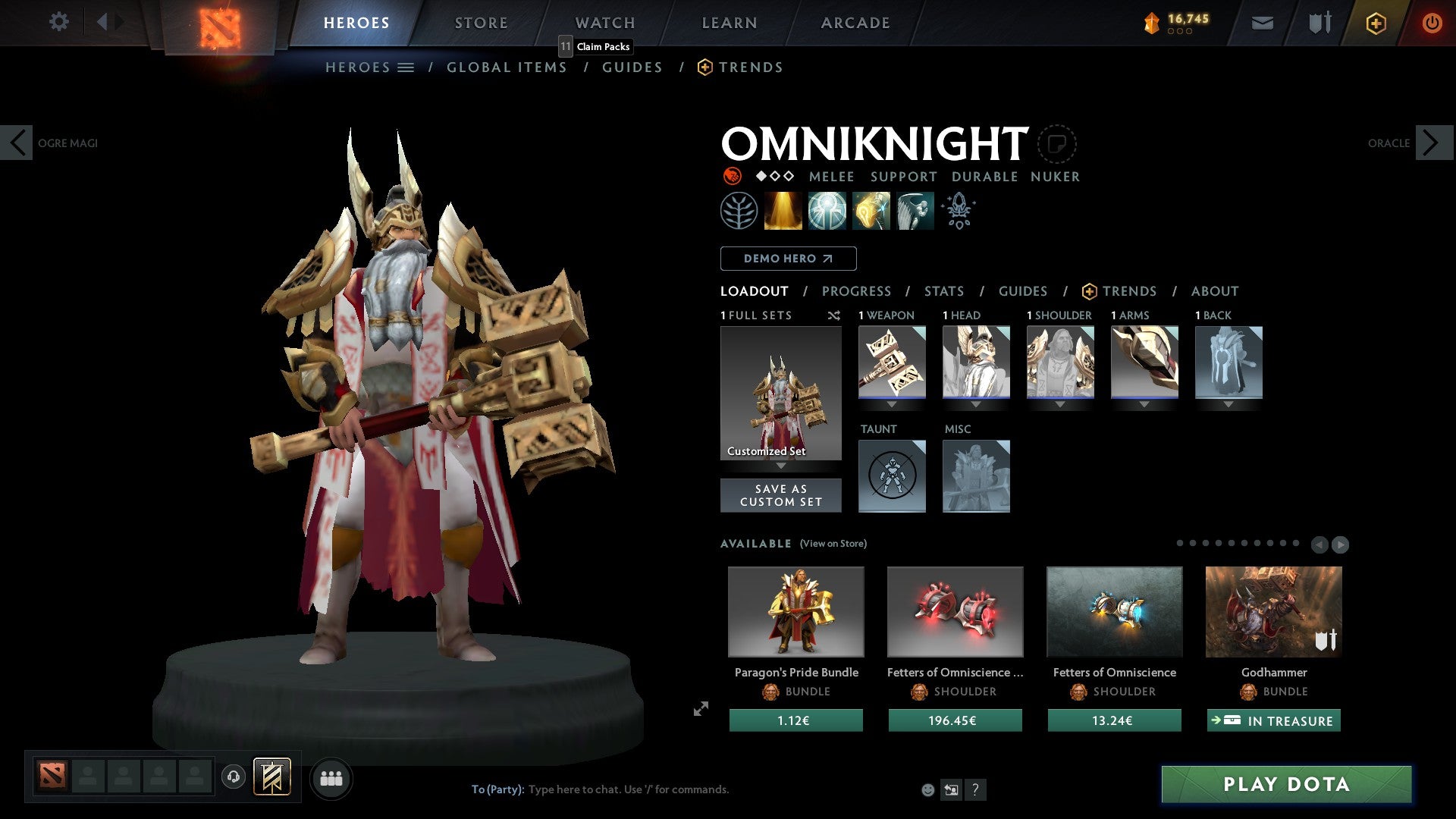Click the Dota Plus hexagon icon
Viewport: 1456px width, 819px height.
1376,23
